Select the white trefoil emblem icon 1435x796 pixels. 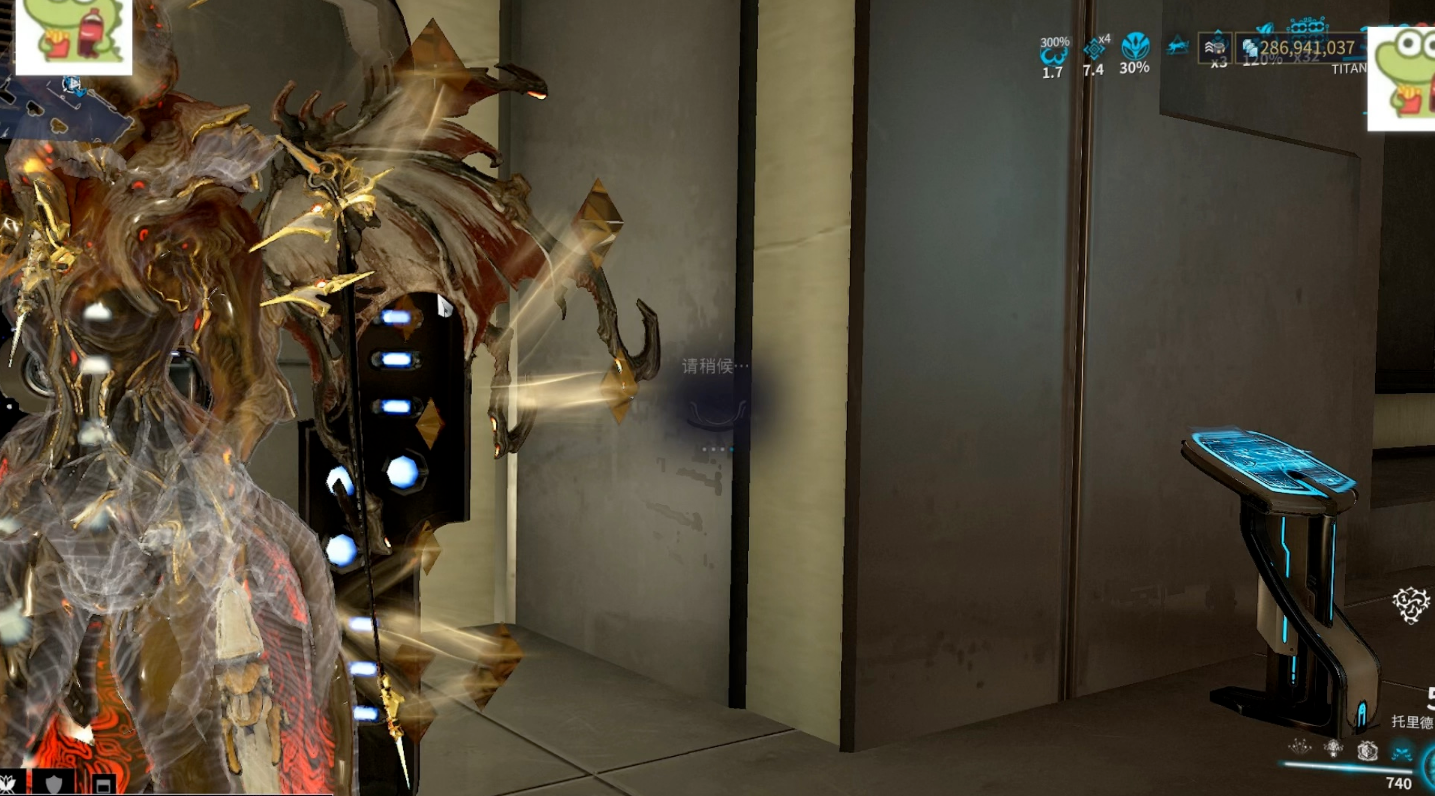[x=1410, y=605]
